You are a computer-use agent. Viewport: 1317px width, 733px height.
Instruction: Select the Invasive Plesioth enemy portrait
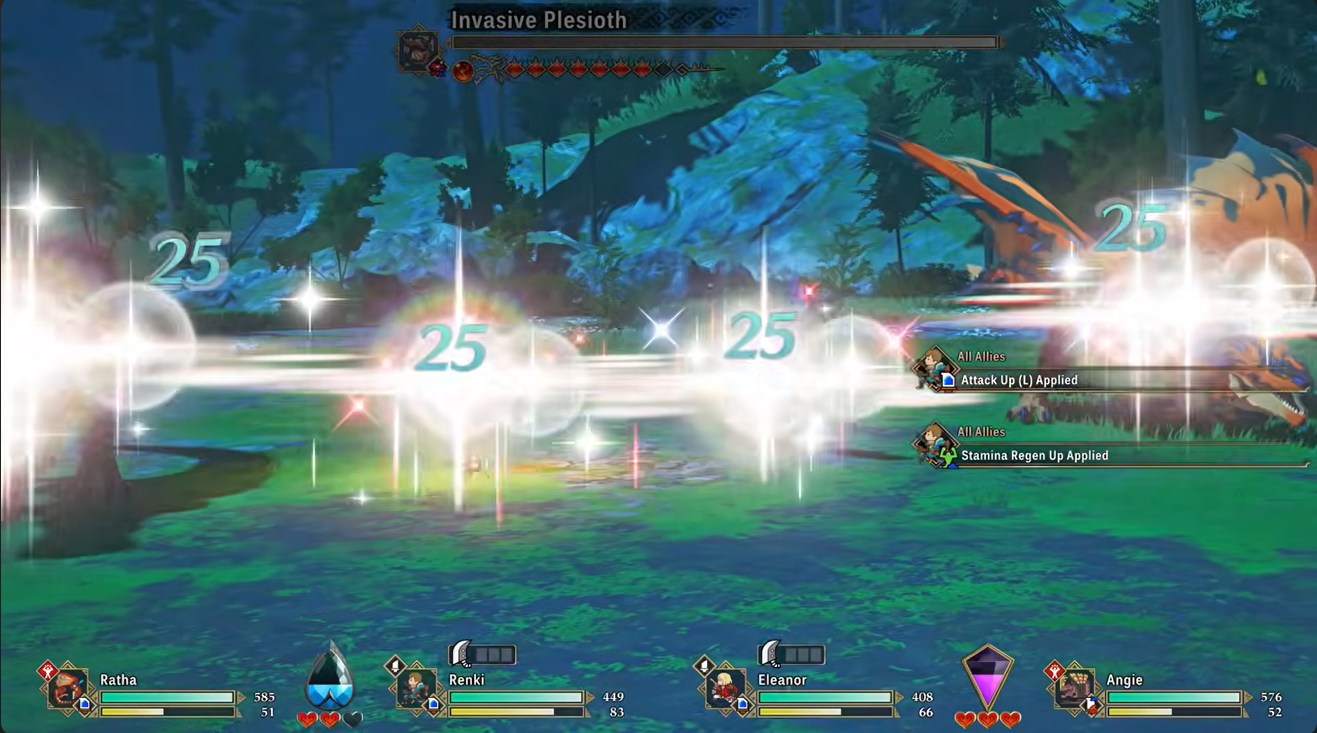coord(416,50)
